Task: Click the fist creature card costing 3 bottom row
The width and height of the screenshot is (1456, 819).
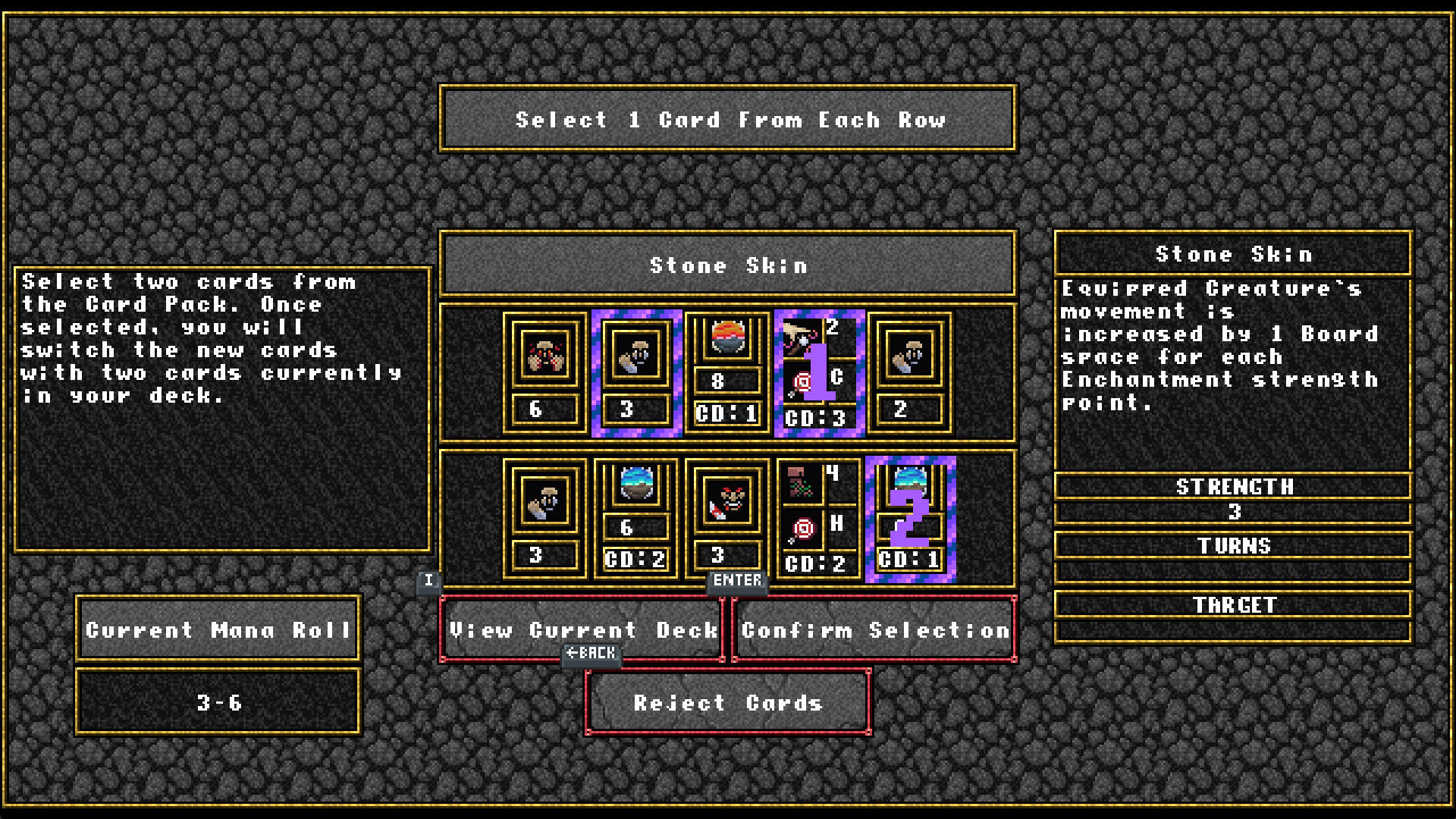Action: pos(544,519)
